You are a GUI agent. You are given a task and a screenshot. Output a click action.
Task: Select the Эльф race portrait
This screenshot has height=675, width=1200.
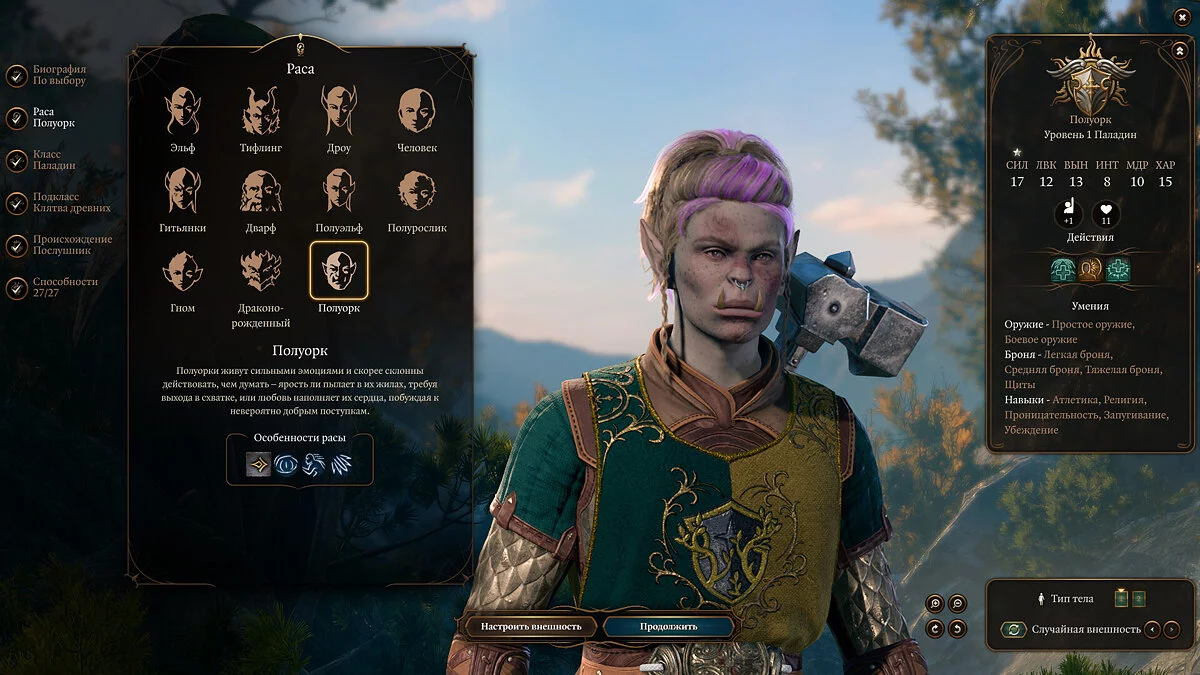click(182, 111)
